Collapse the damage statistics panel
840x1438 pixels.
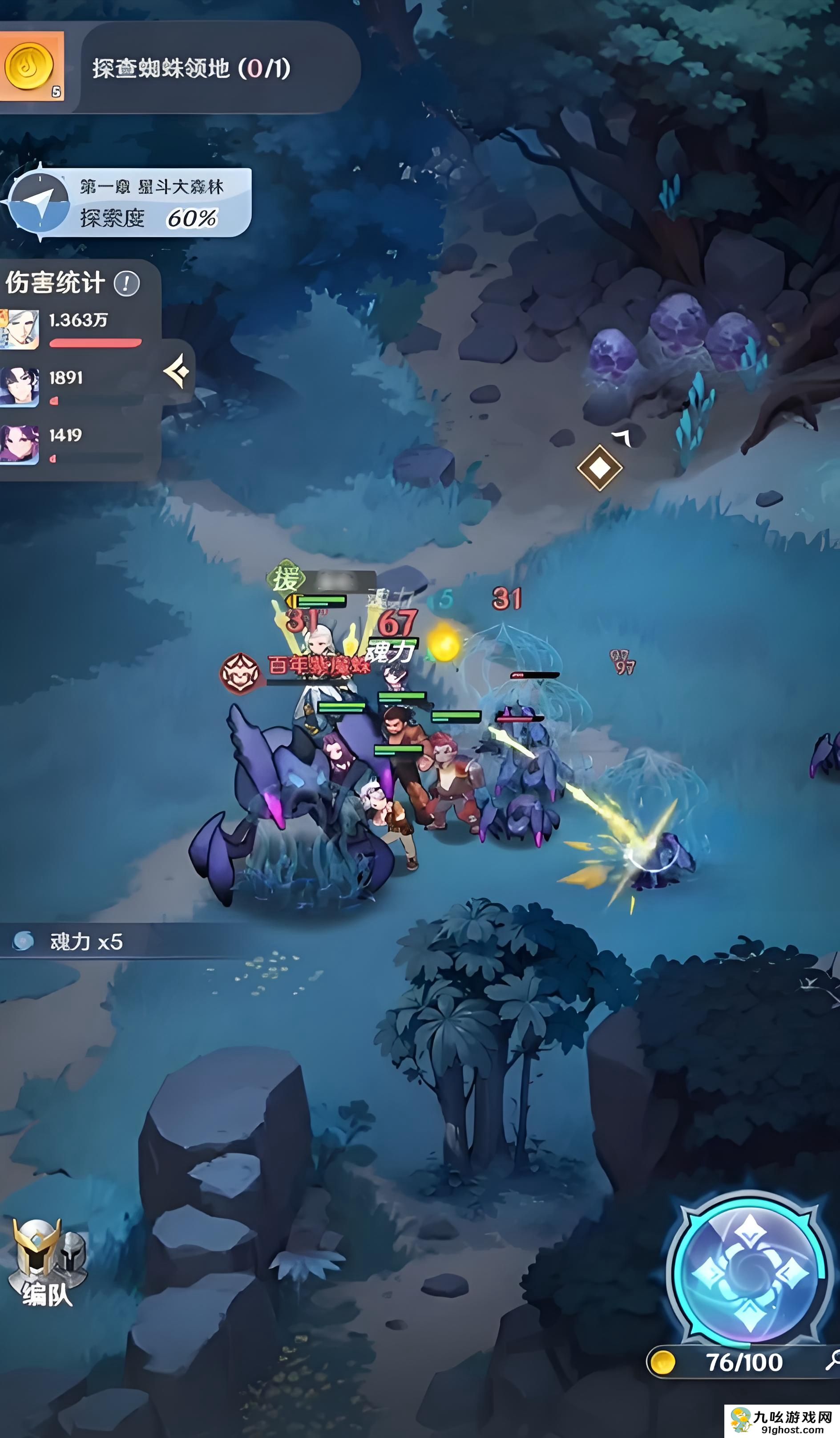178,372
